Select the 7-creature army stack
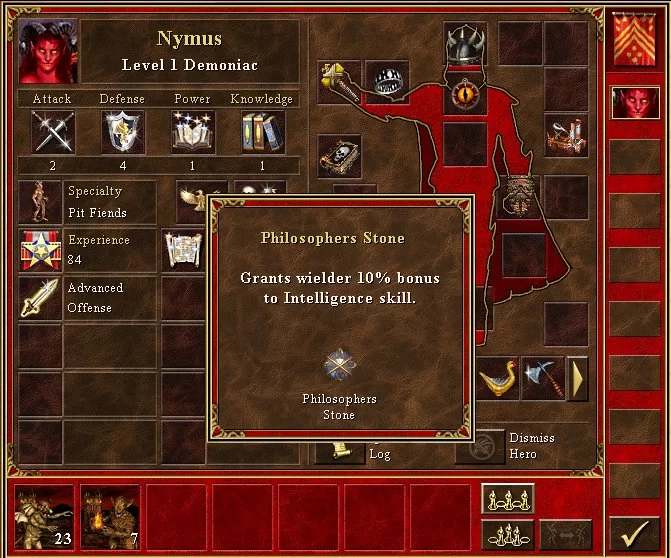Screen dimensions: 671x558 111,517
